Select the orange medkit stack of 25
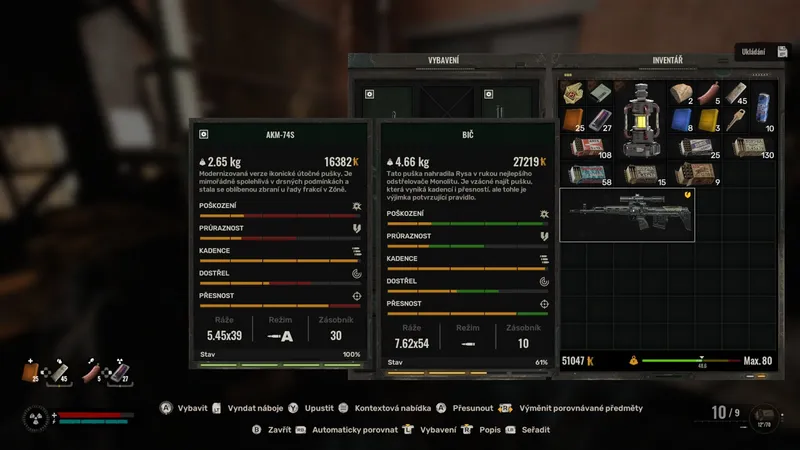 click(x=572, y=119)
